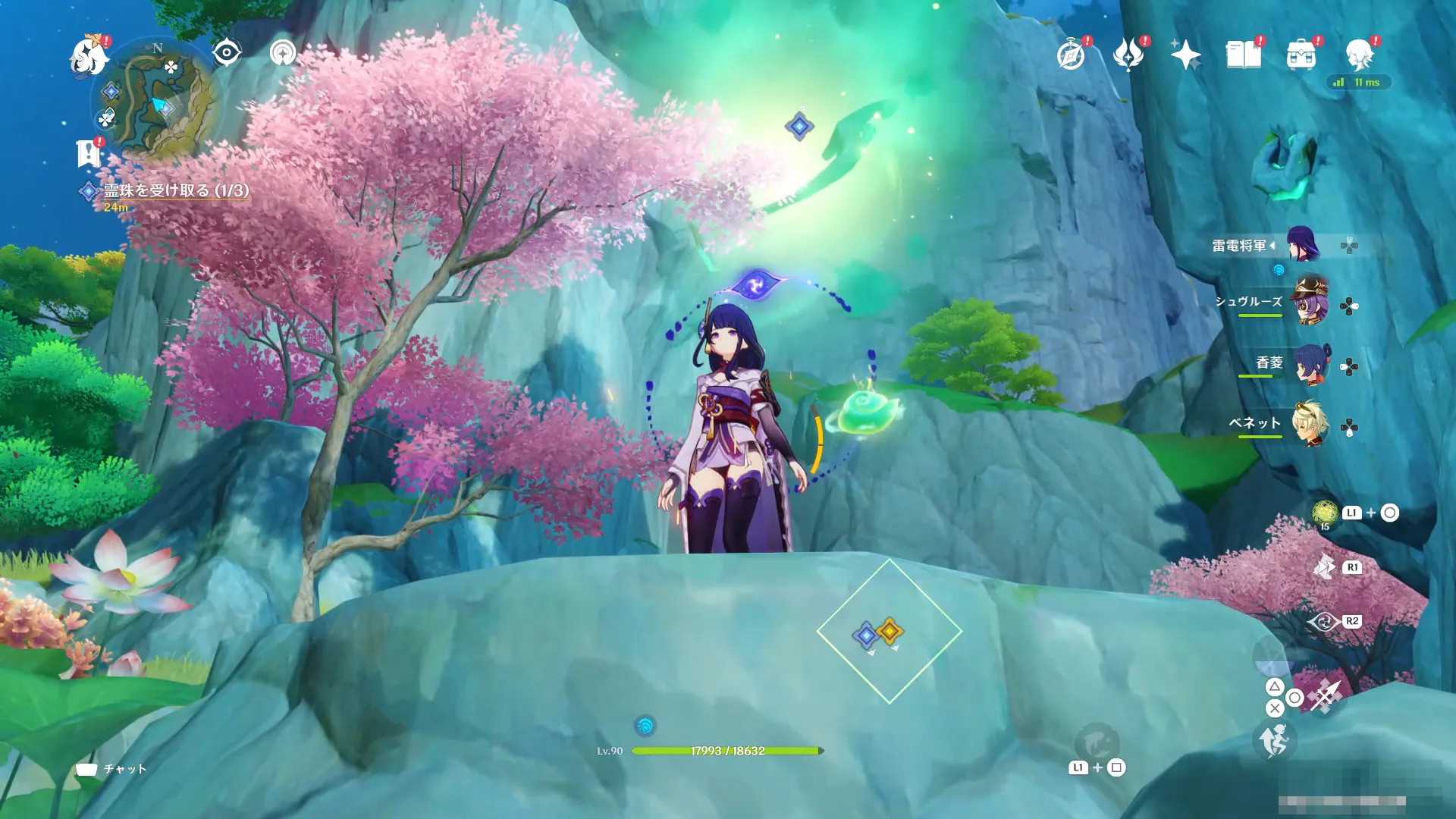Switch to party member シュヴルーズ
Screen dimensions: 1456x819
click(1310, 303)
